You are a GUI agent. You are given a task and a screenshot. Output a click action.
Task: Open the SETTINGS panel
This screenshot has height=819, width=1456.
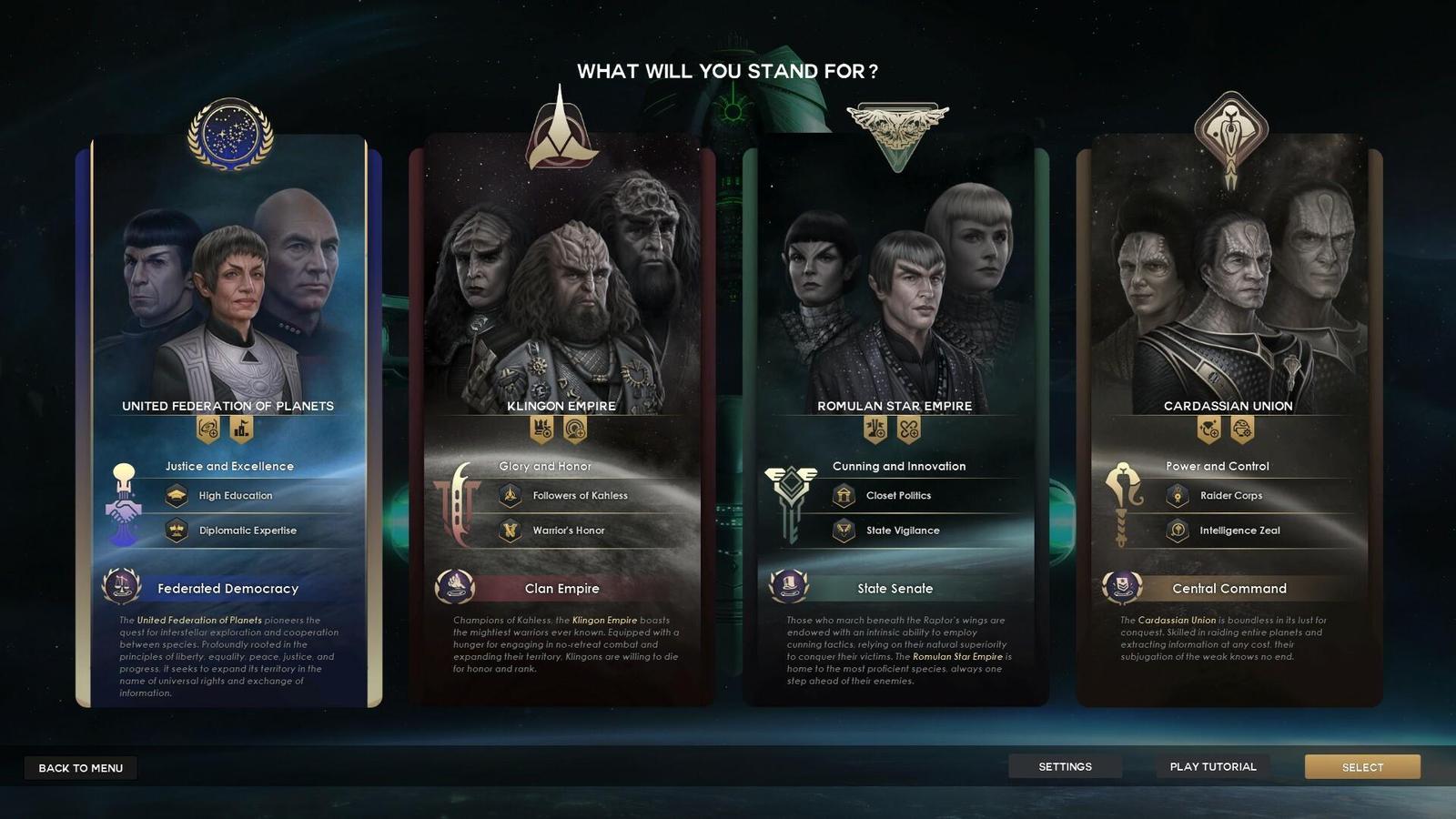(x=1066, y=766)
